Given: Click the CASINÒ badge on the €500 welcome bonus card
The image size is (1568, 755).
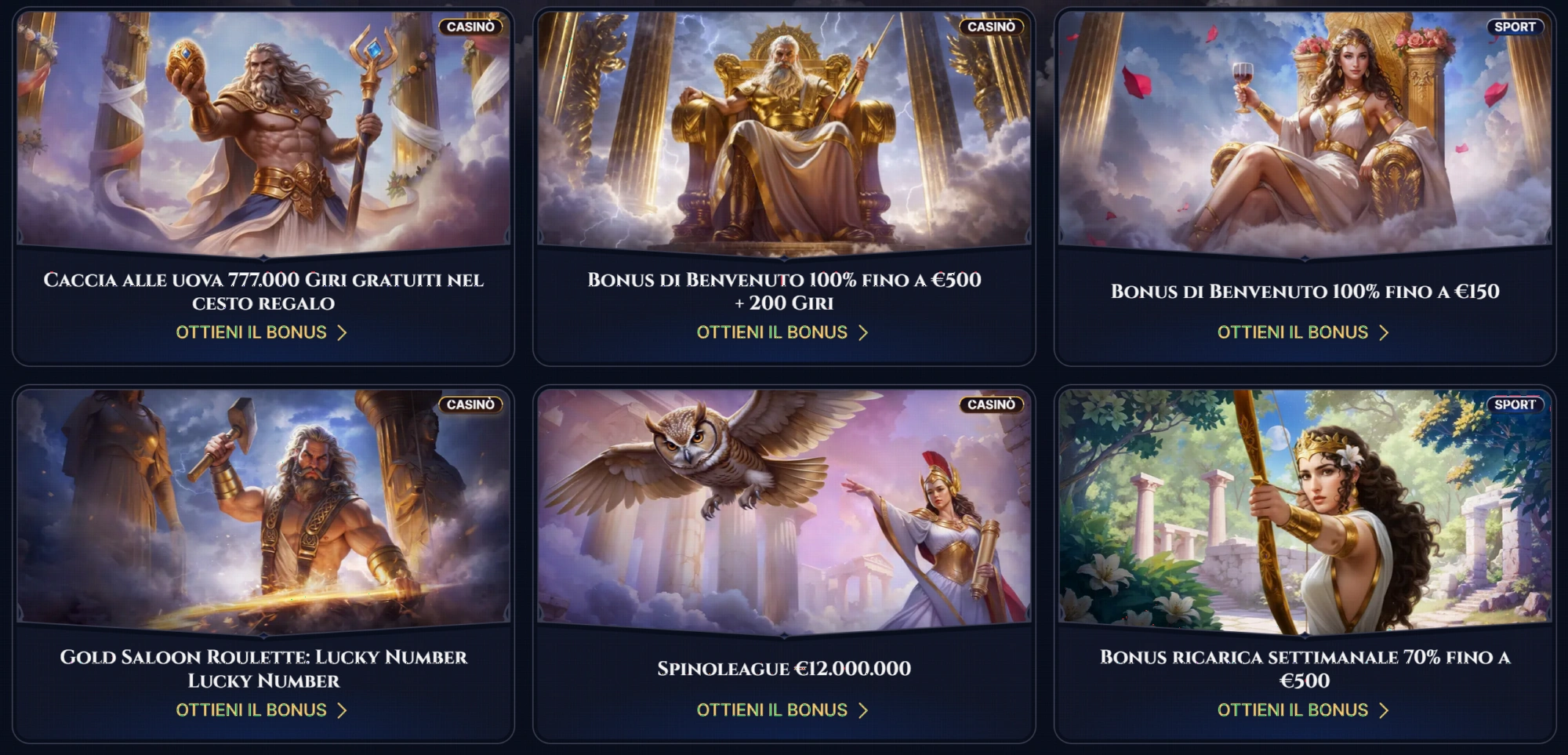Looking at the screenshot, I should click(x=990, y=26).
